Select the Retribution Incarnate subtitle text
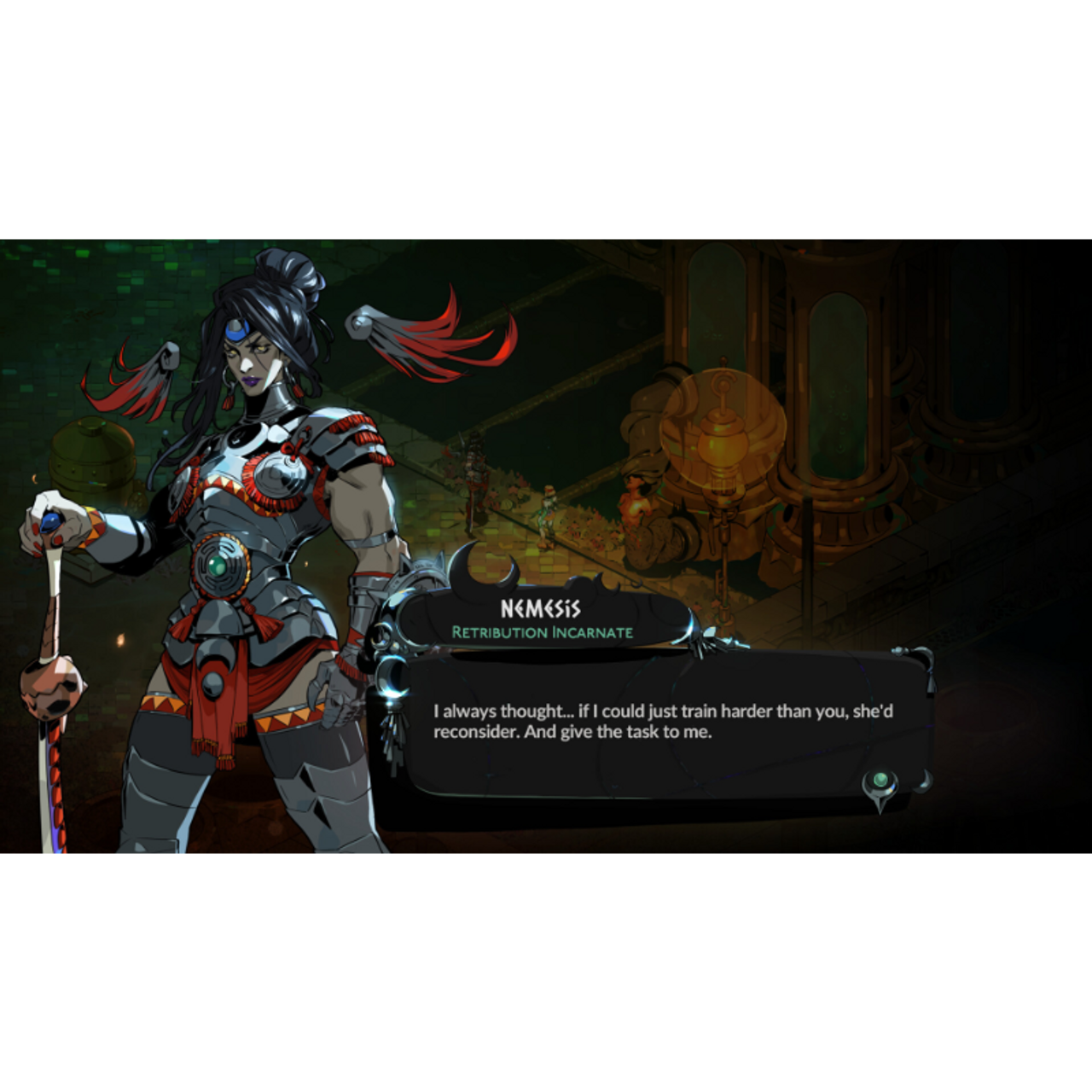This screenshot has width=1092, height=1092. coord(542,632)
